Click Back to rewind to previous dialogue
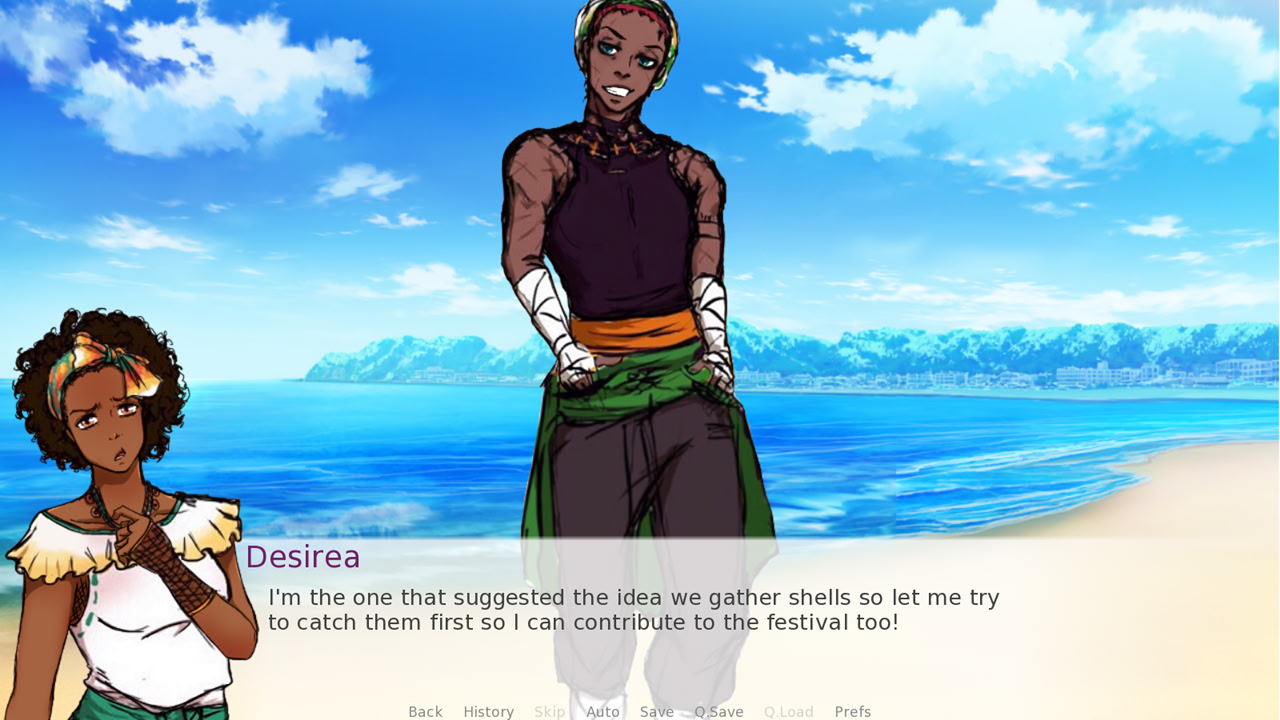1280x720 pixels. (425, 711)
